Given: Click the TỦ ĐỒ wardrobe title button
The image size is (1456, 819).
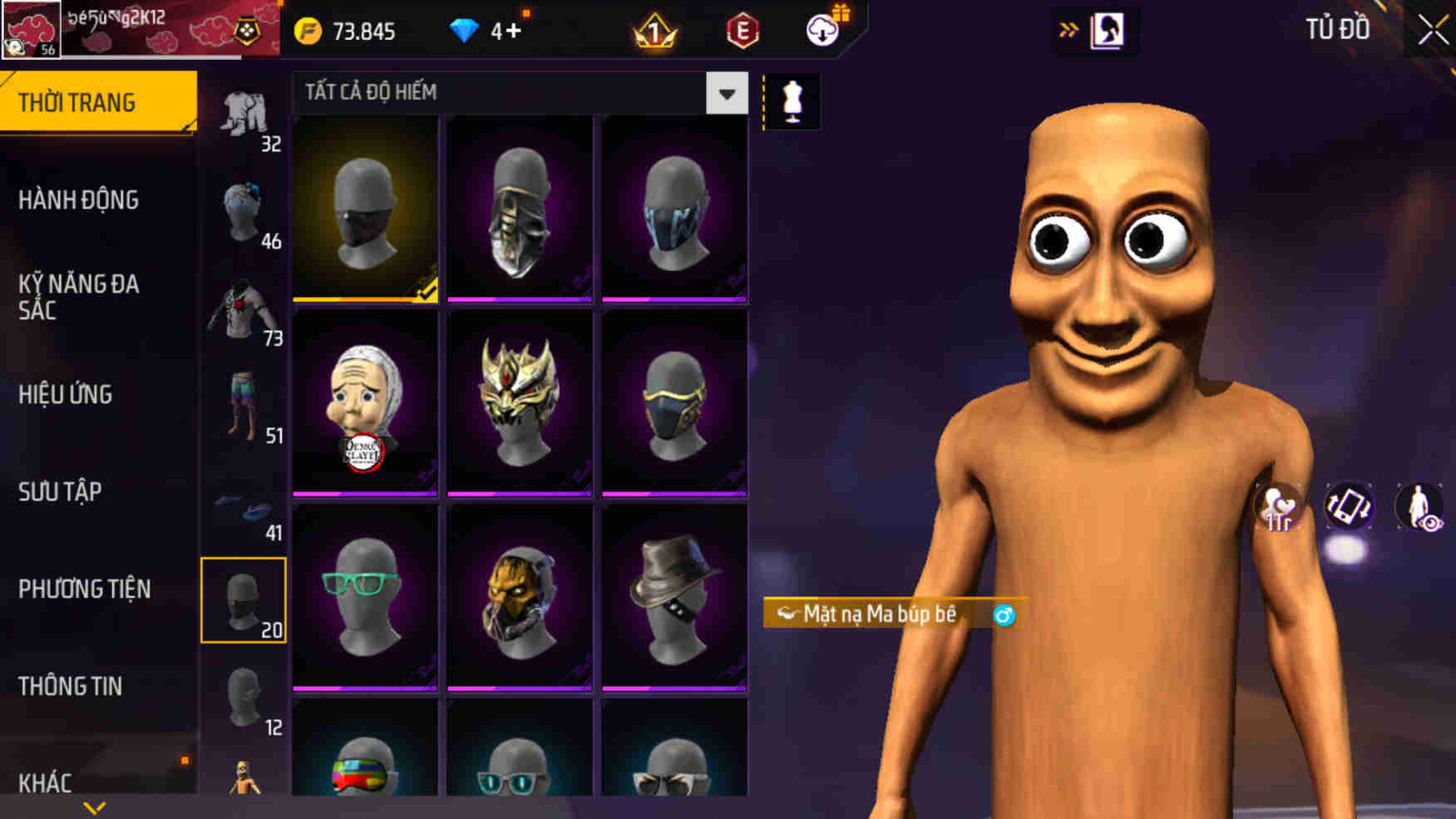Looking at the screenshot, I should pyautogui.click(x=1338, y=28).
